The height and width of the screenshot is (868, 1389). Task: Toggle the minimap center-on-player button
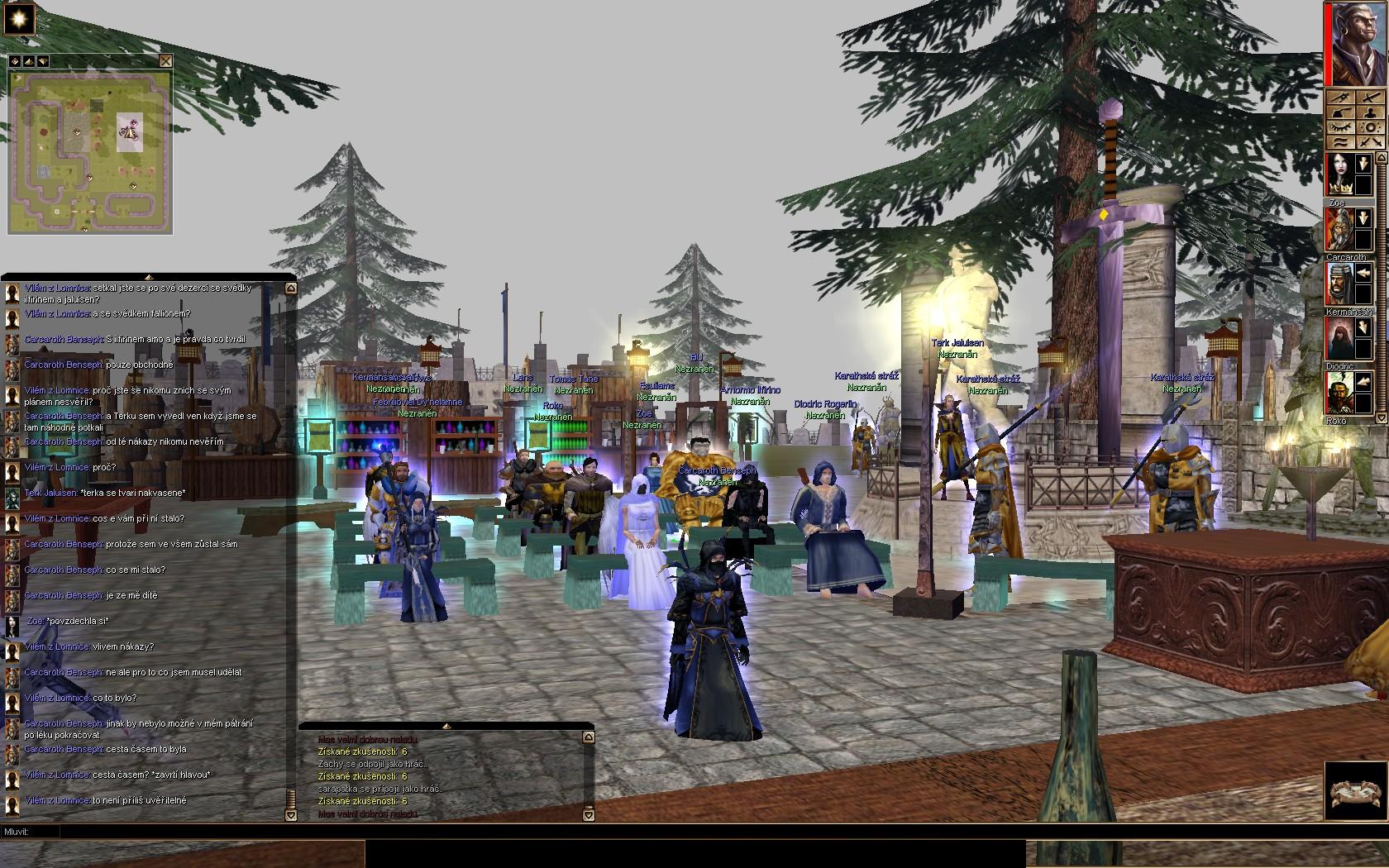15,60
